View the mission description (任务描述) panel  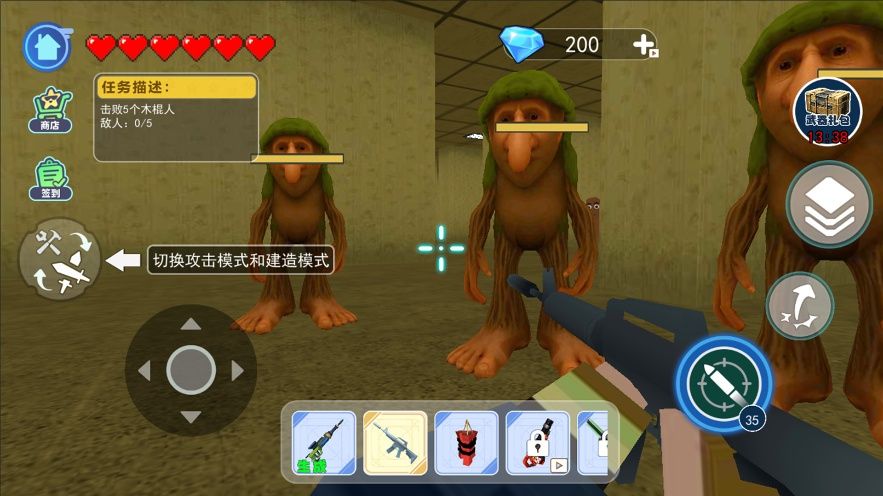tap(176, 117)
